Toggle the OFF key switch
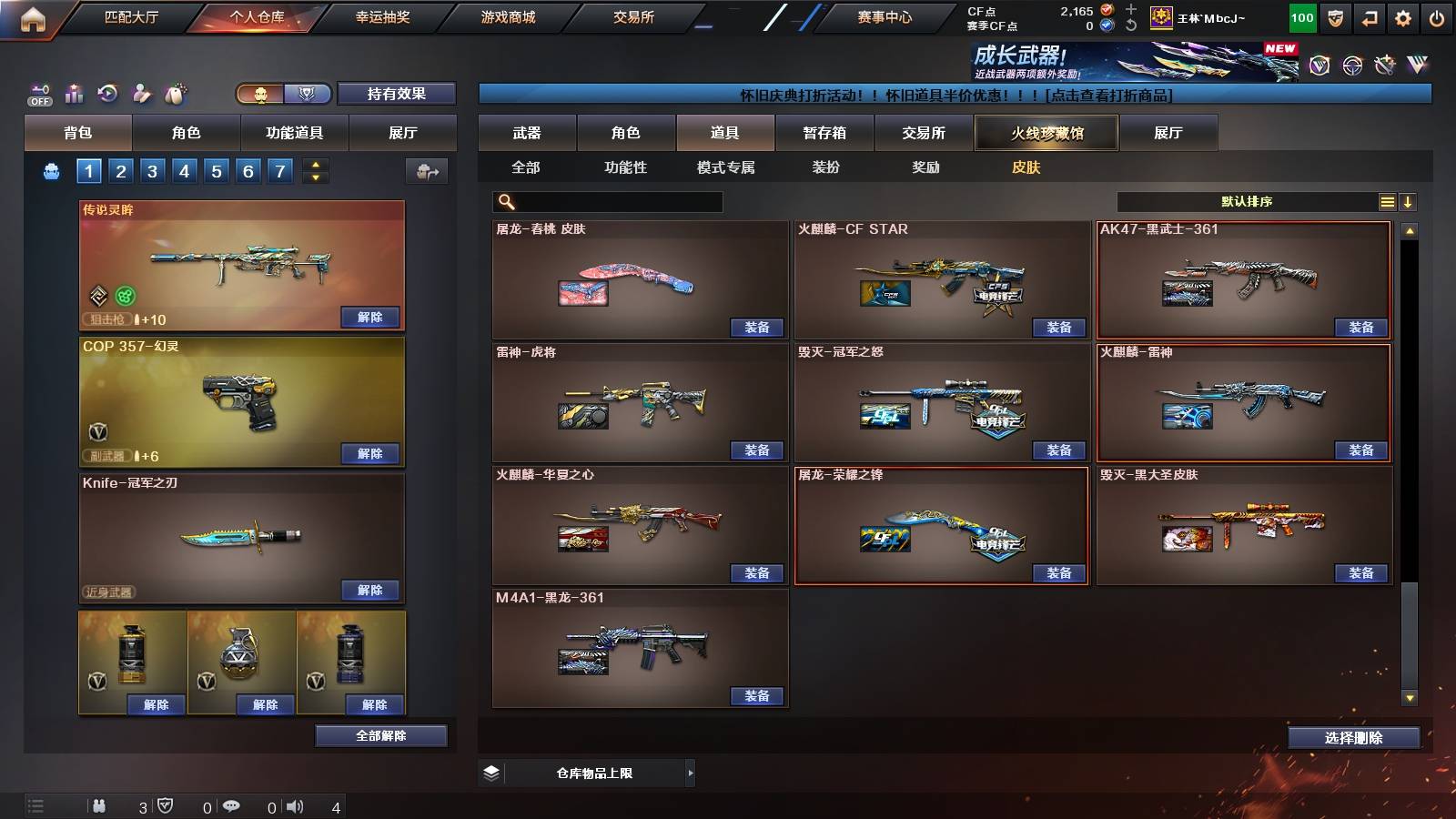Screen dimensions: 1456x819 pyautogui.click(x=38, y=94)
